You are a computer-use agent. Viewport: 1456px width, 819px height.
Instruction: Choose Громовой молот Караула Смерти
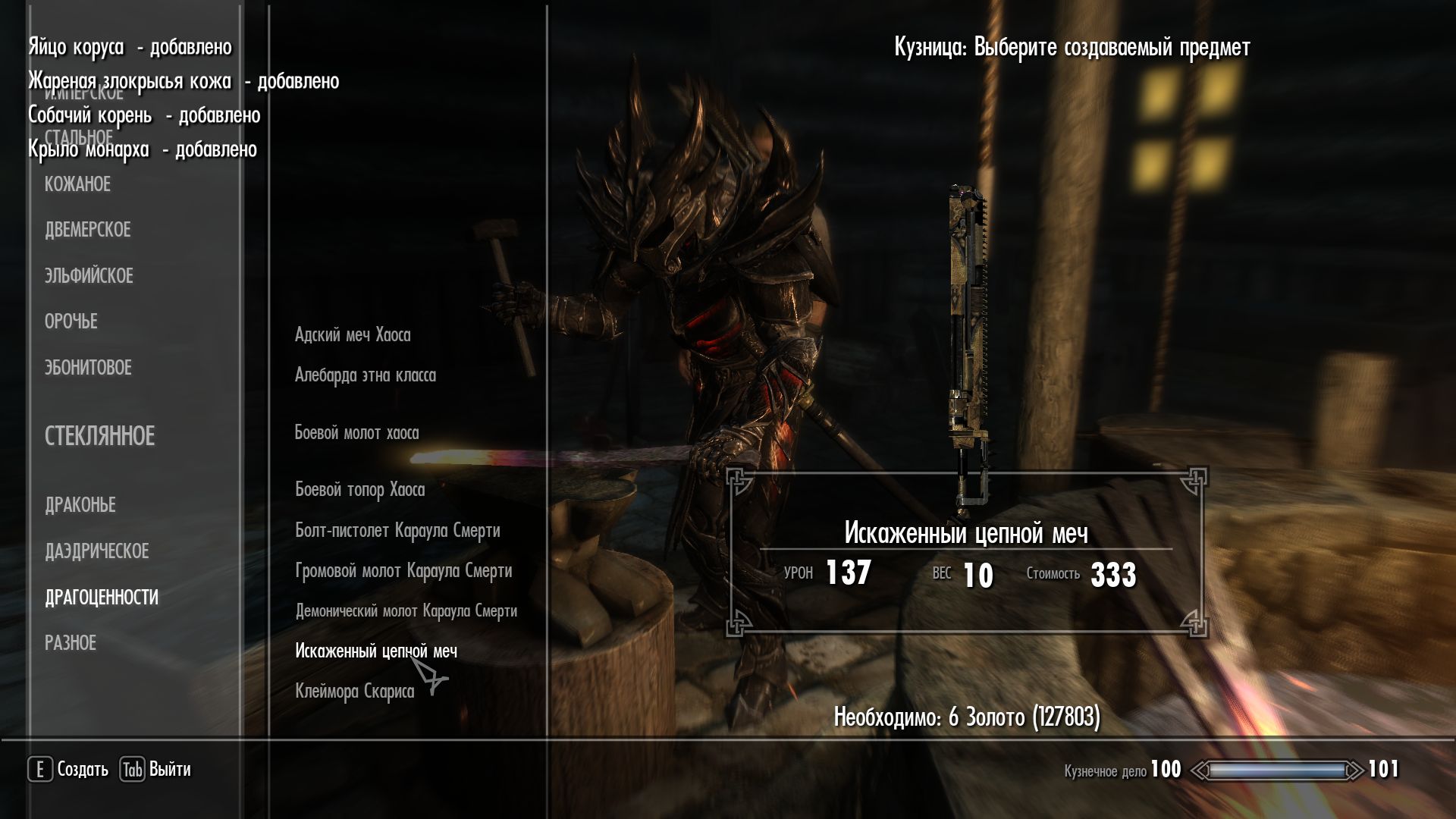tap(403, 571)
